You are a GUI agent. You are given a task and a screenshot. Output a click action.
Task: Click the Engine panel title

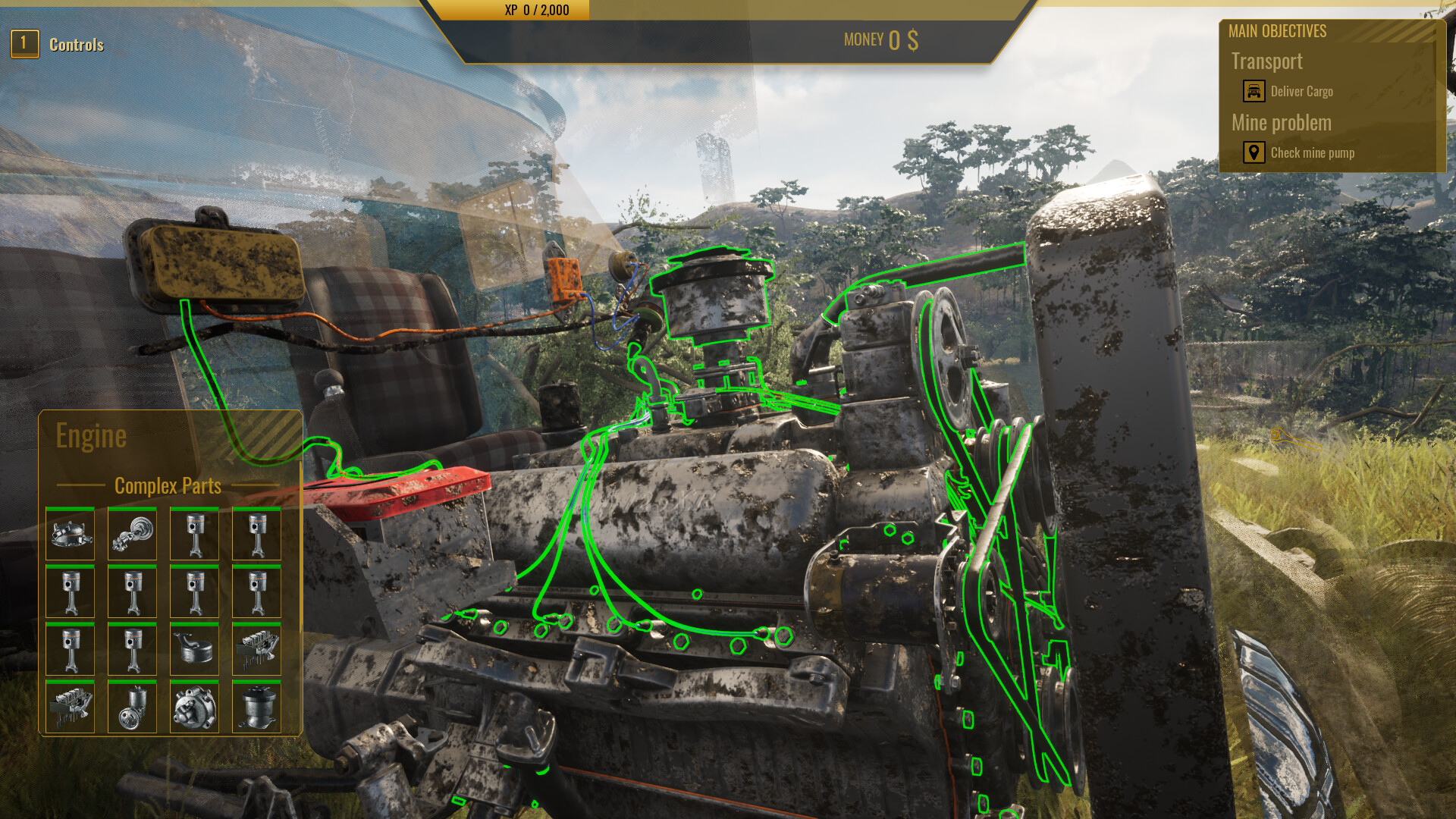[x=92, y=435]
